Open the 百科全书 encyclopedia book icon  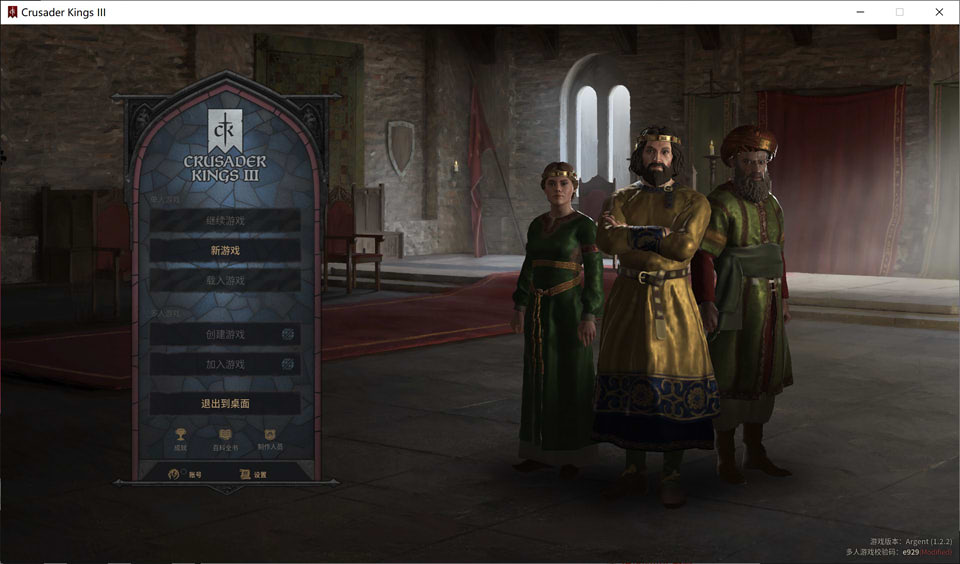[225, 438]
